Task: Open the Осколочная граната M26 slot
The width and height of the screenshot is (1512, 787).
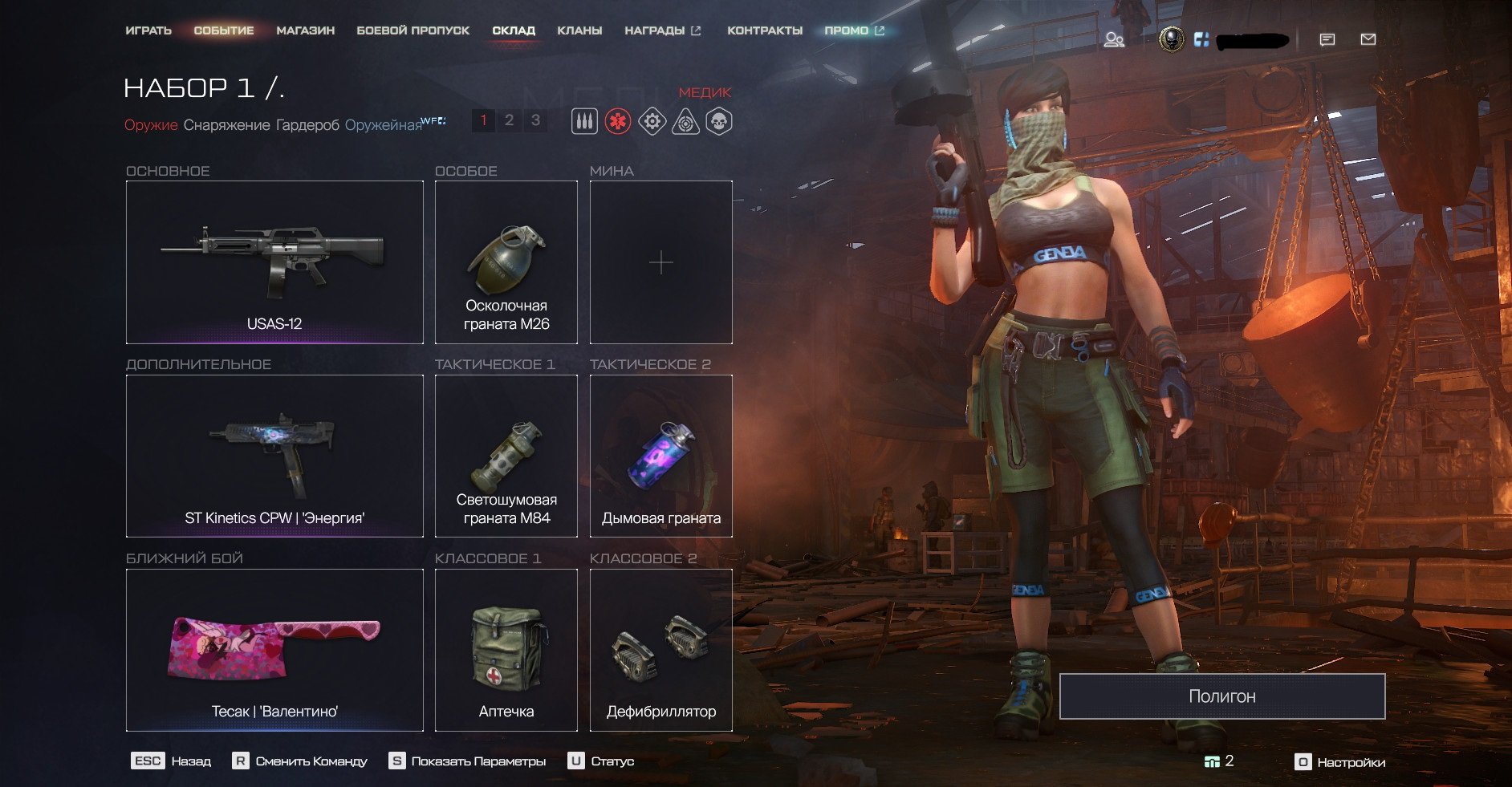Action: 506,262
